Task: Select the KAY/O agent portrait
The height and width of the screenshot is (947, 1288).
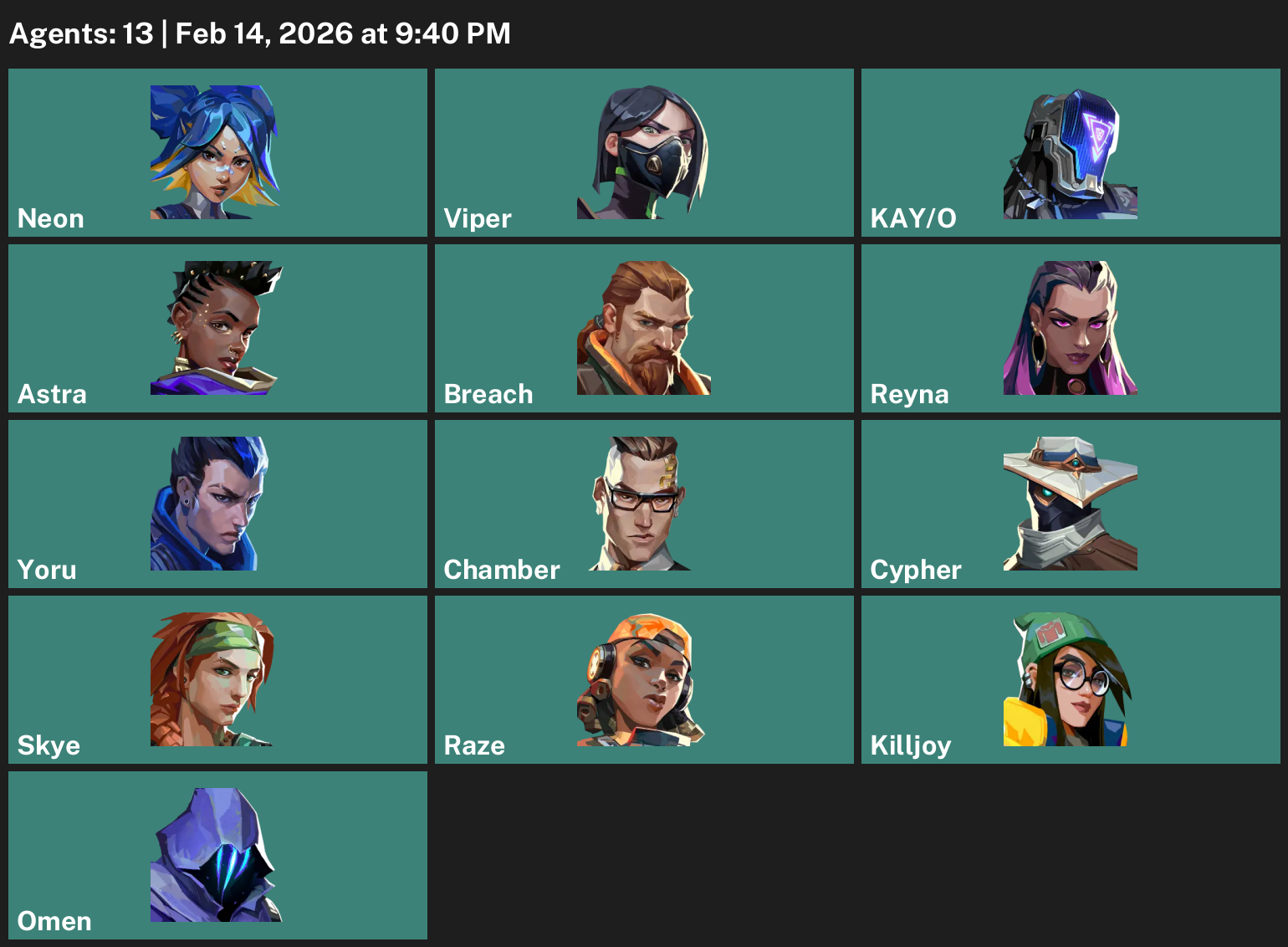Action: tap(1070, 151)
